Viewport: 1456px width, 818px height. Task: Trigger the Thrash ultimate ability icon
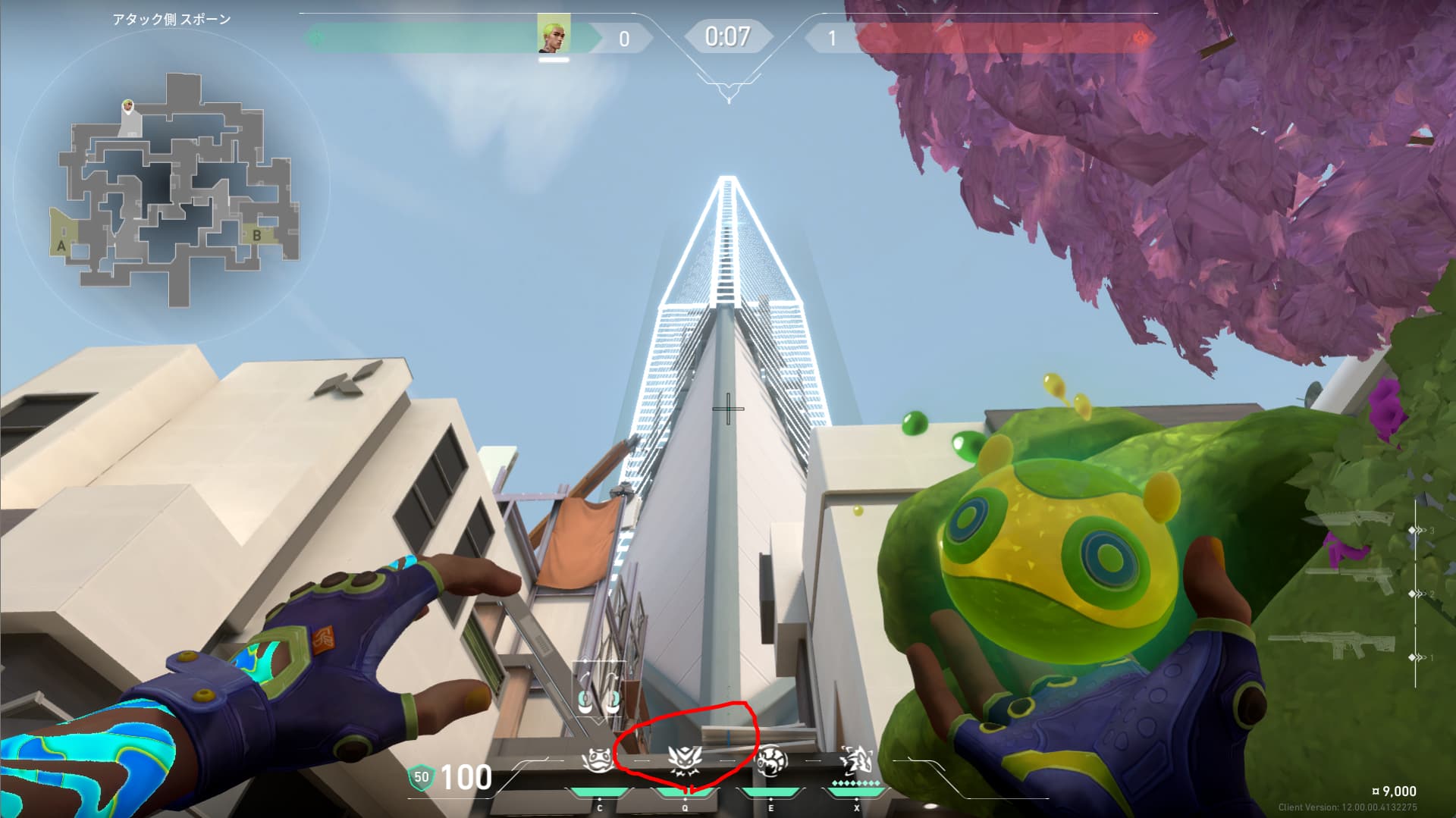[856, 759]
